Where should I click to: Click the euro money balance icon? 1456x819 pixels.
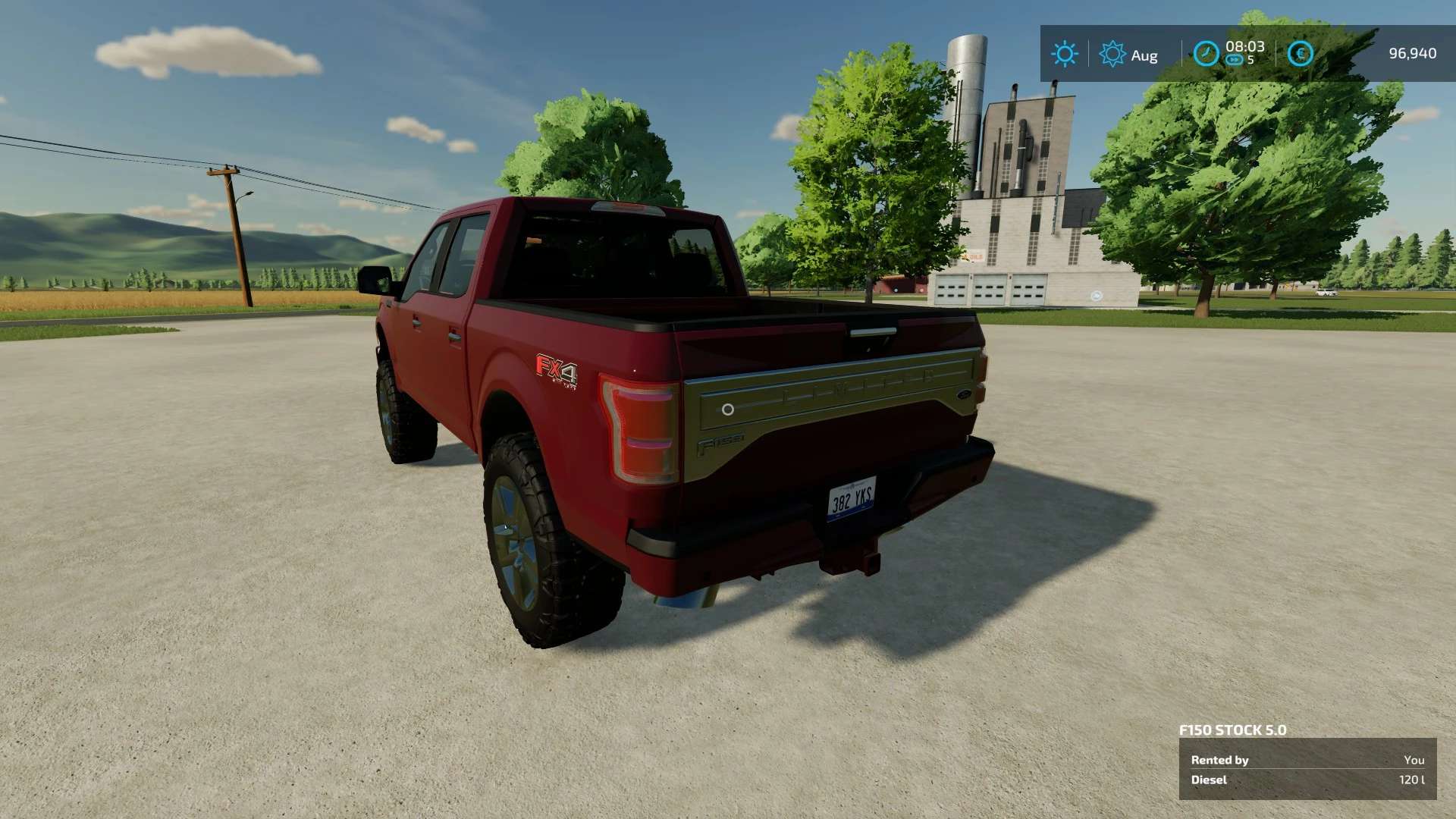[x=1300, y=54]
